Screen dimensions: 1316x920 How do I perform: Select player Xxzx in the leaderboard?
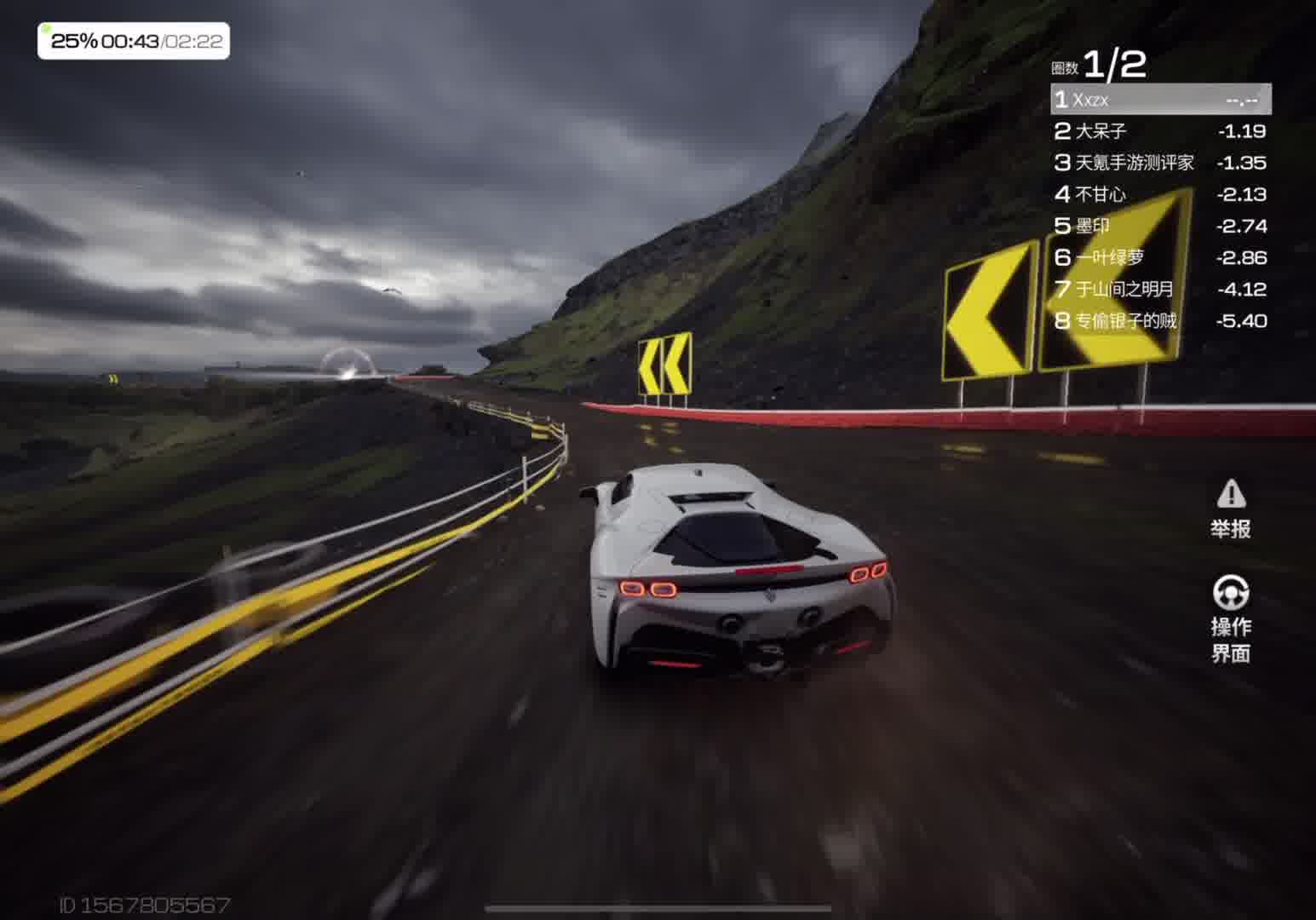point(1160,100)
